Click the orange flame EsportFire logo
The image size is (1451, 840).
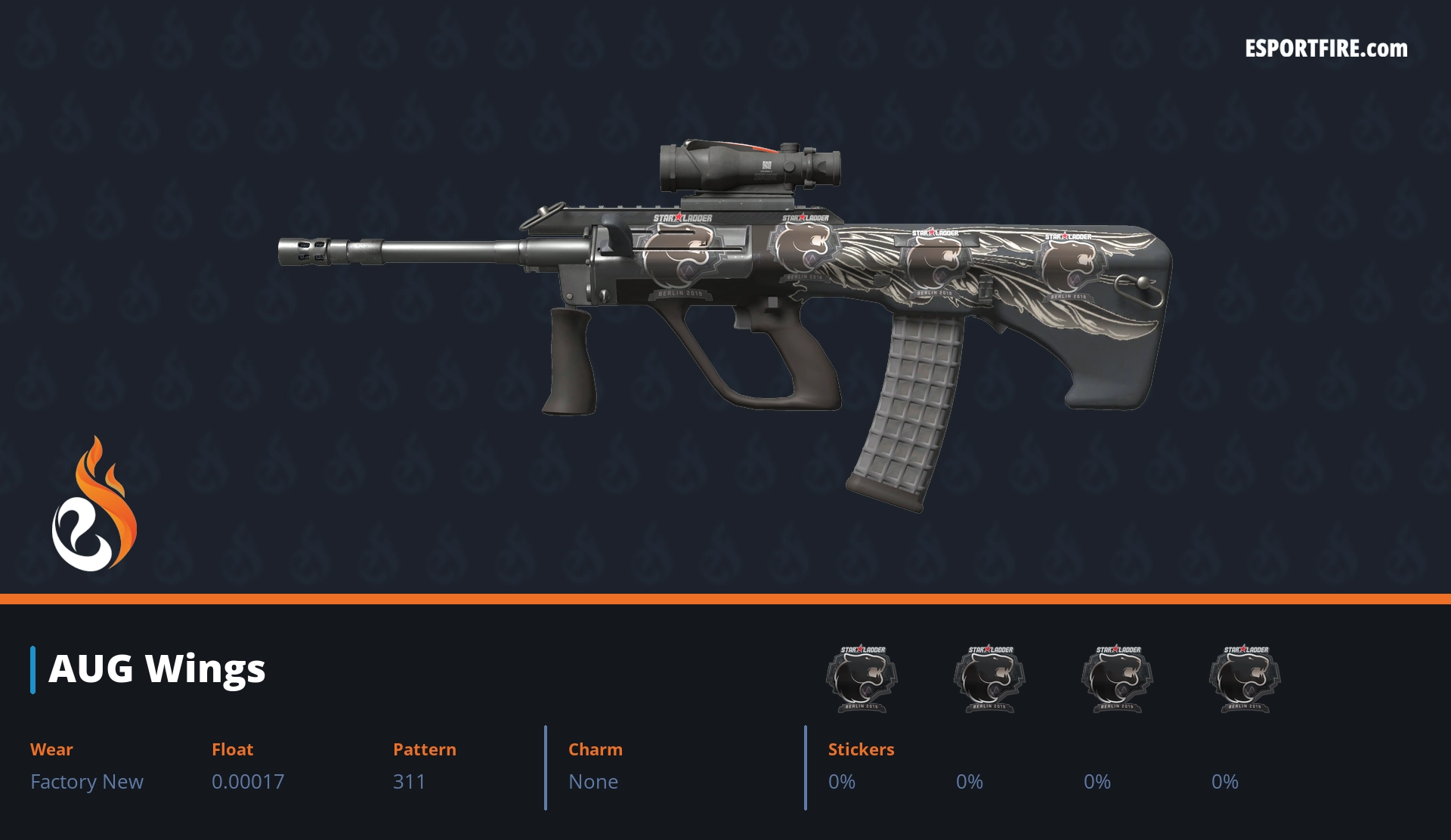click(x=94, y=505)
